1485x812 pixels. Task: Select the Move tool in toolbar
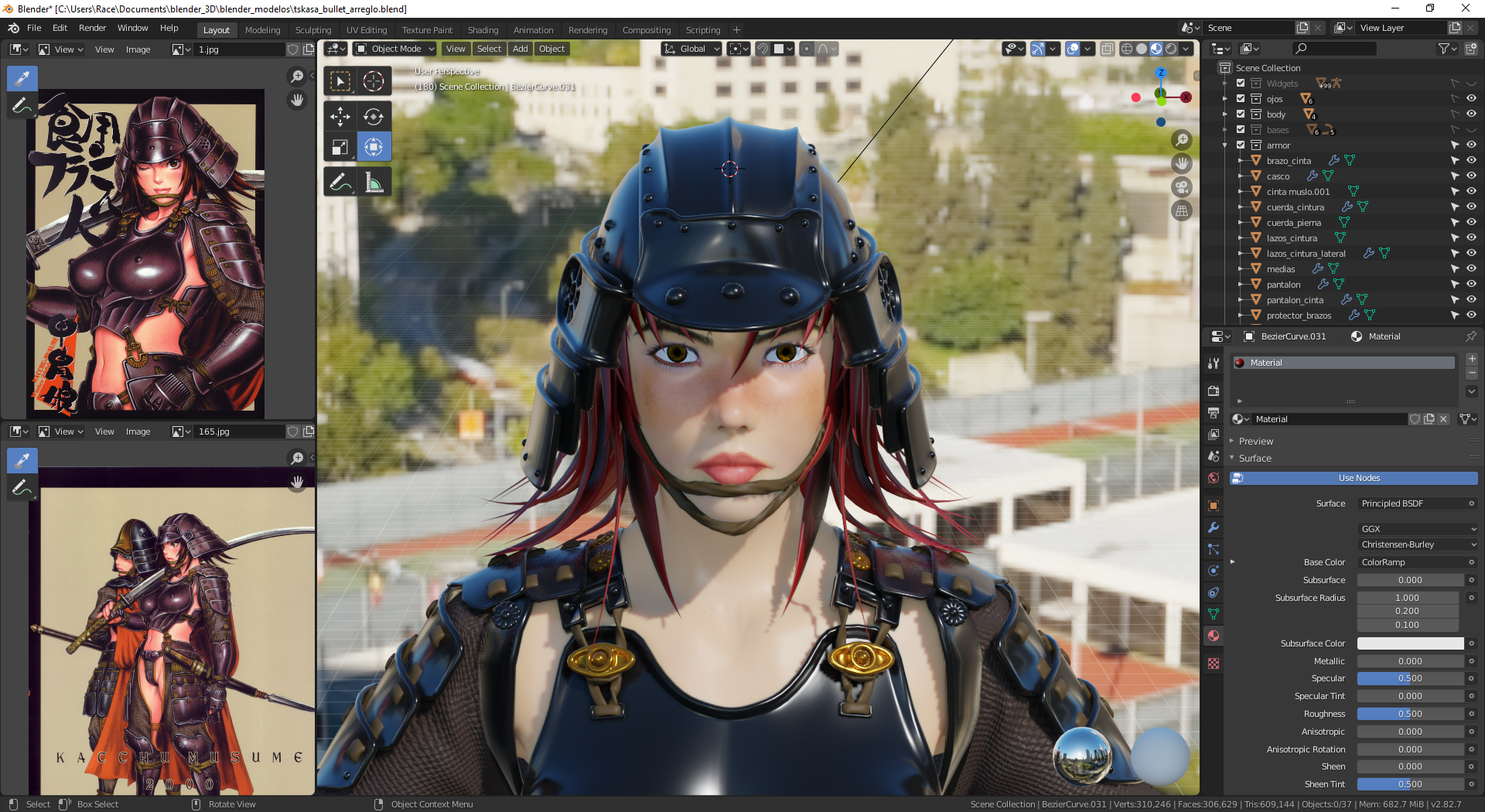point(340,117)
